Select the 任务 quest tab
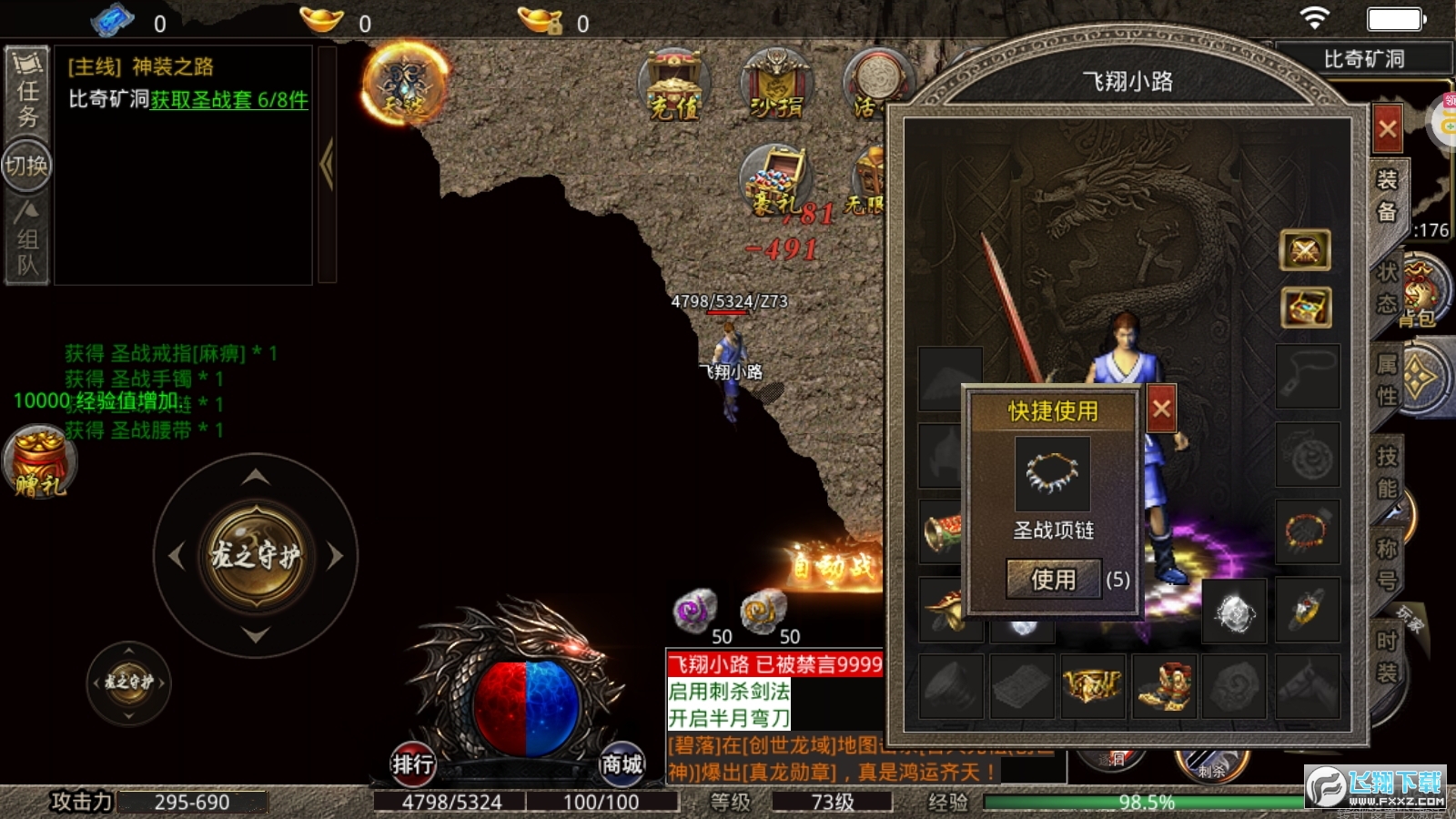Viewport: 1456px width, 819px height. [27, 91]
